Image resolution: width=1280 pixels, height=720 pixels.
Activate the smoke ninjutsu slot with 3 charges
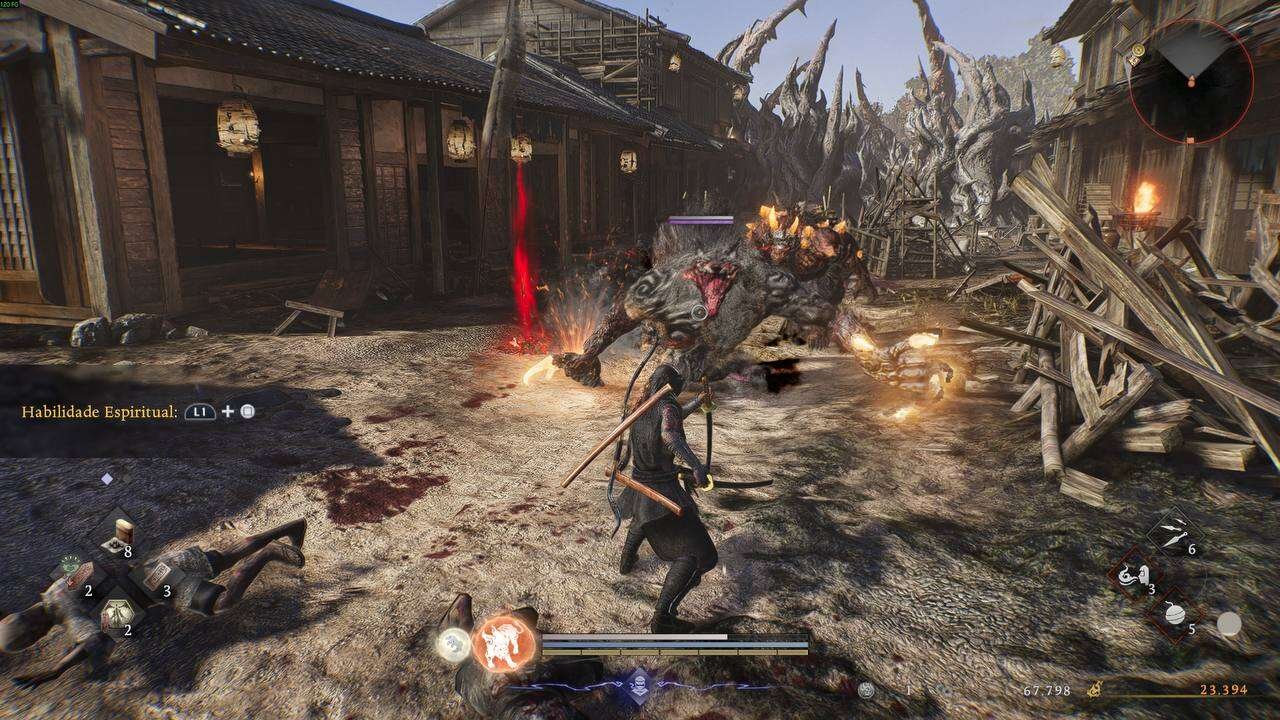tap(1136, 576)
